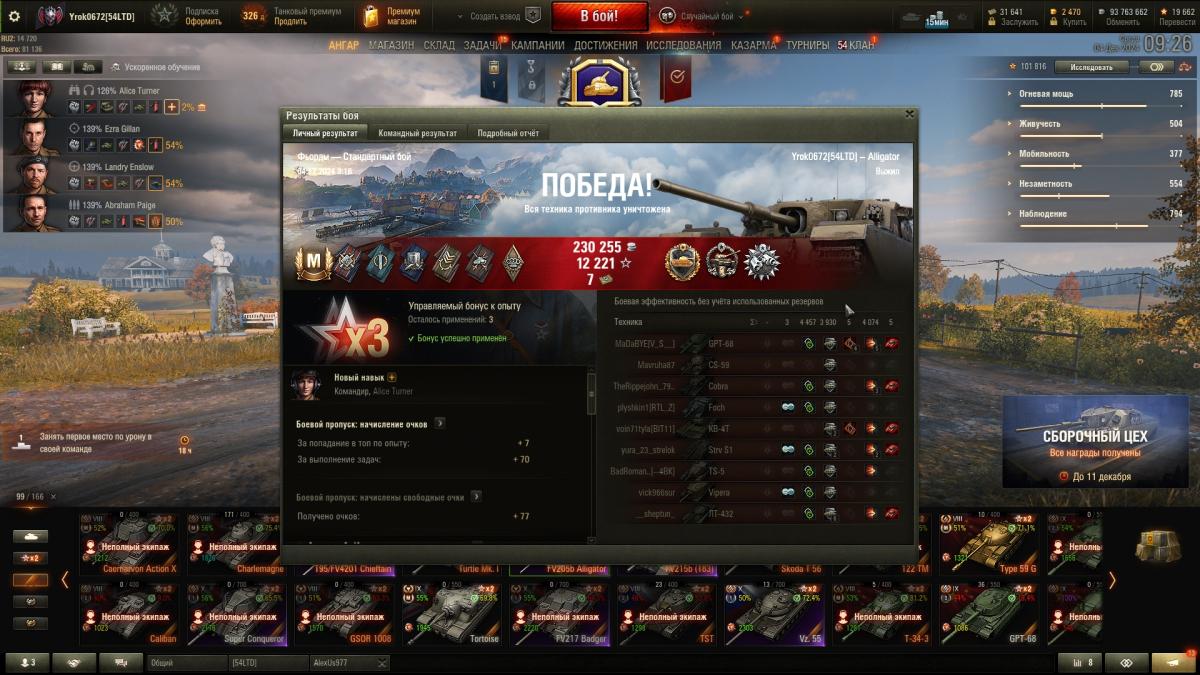The image size is (1200, 675).
Task: Show the ТУРНИРЫ page
Action: [807, 45]
